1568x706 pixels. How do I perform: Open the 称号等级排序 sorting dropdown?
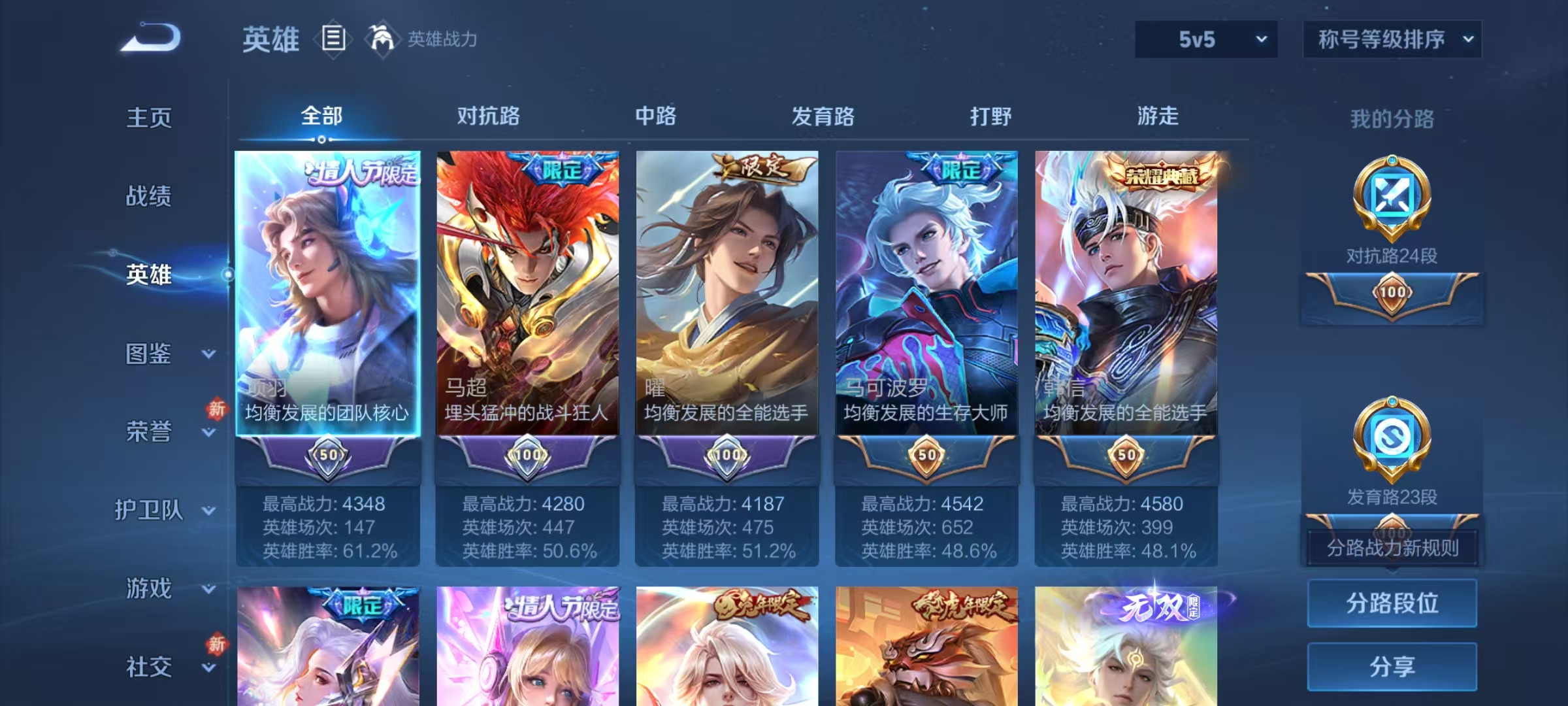coord(1393,39)
